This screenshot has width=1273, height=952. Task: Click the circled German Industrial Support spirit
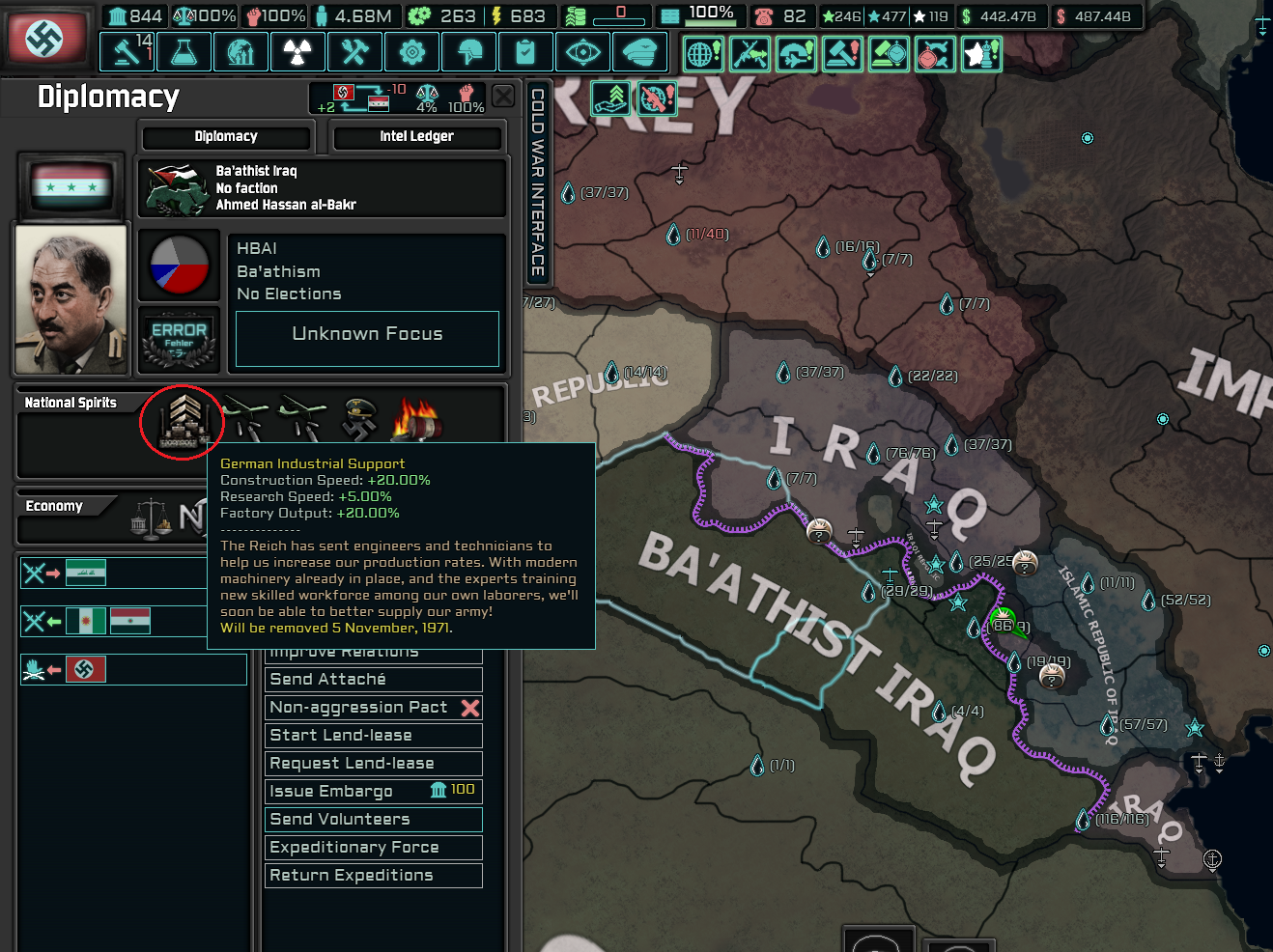(182, 422)
